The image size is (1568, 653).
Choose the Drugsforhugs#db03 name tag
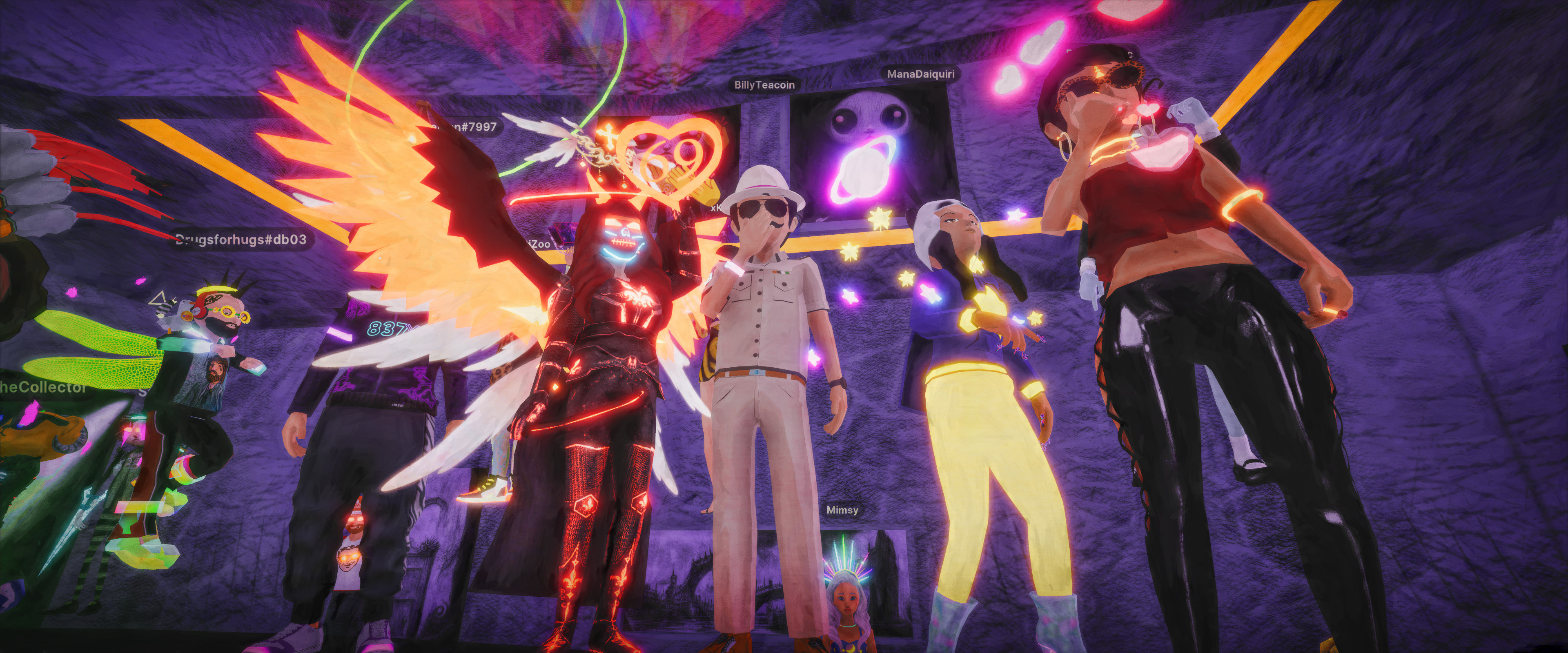241,239
